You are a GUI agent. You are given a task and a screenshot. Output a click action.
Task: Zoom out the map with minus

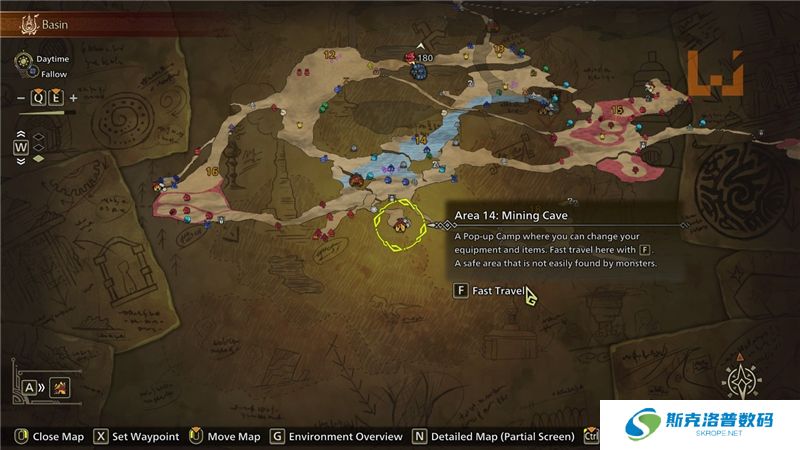(x=21, y=98)
